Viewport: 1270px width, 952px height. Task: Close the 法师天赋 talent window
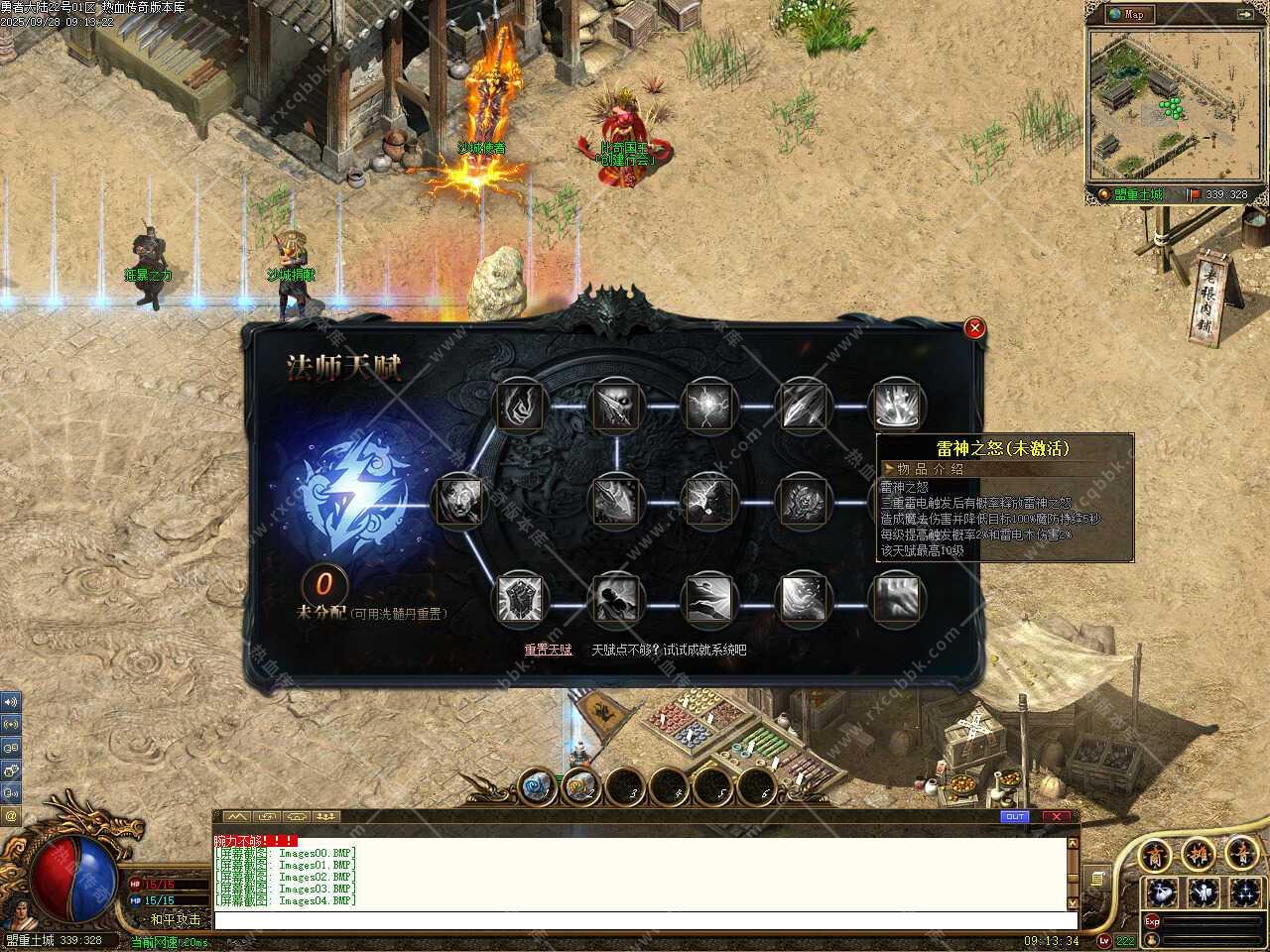975,328
